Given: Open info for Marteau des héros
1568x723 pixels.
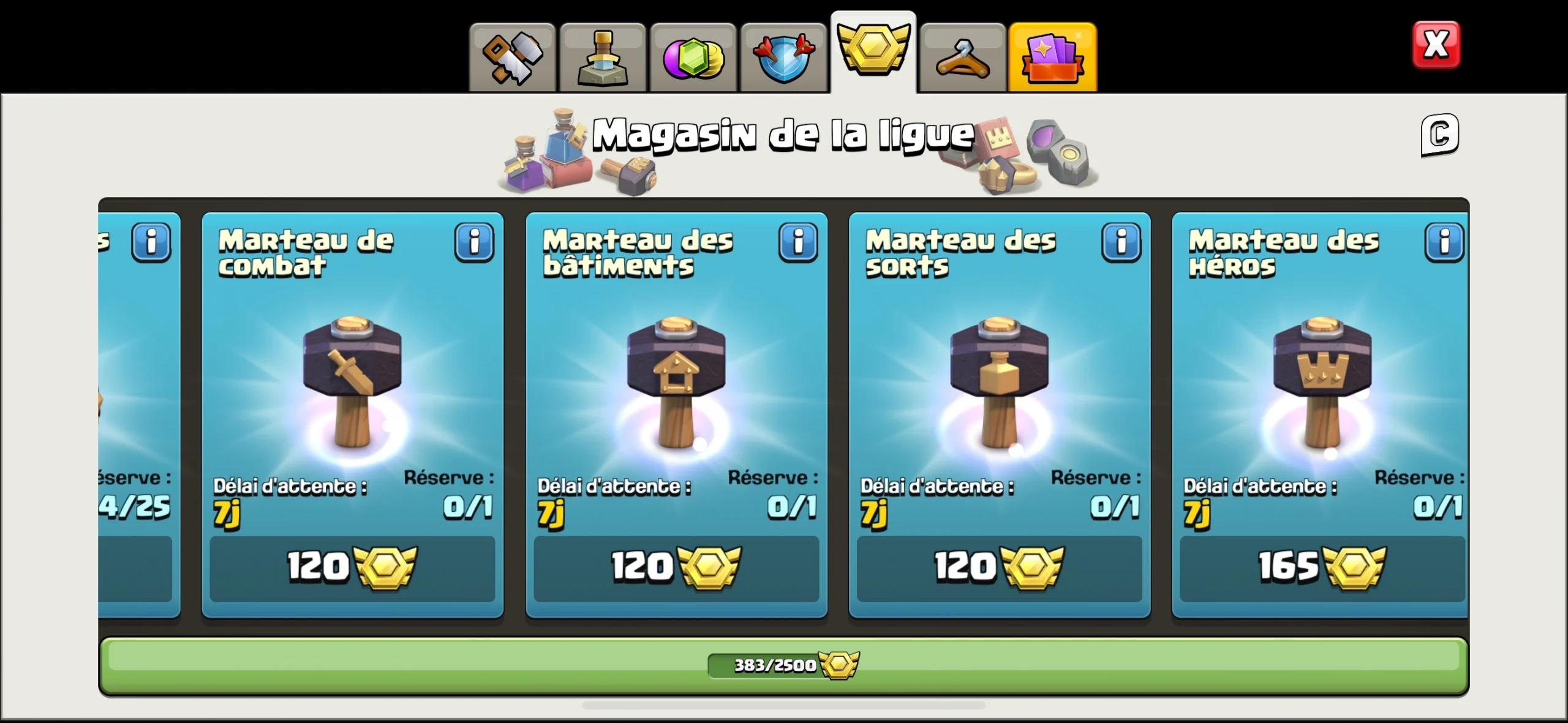Looking at the screenshot, I should click(x=1444, y=243).
